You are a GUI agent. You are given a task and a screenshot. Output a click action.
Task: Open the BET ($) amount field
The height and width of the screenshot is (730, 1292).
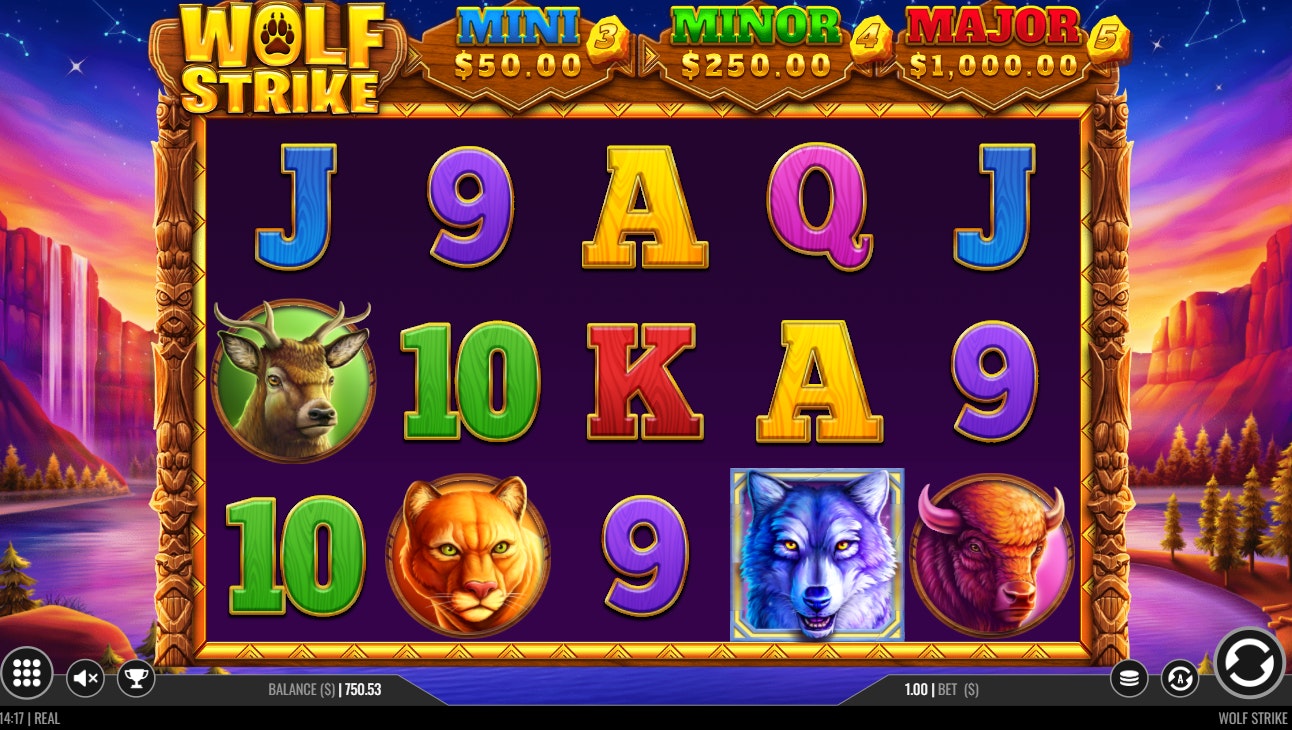coord(940,689)
